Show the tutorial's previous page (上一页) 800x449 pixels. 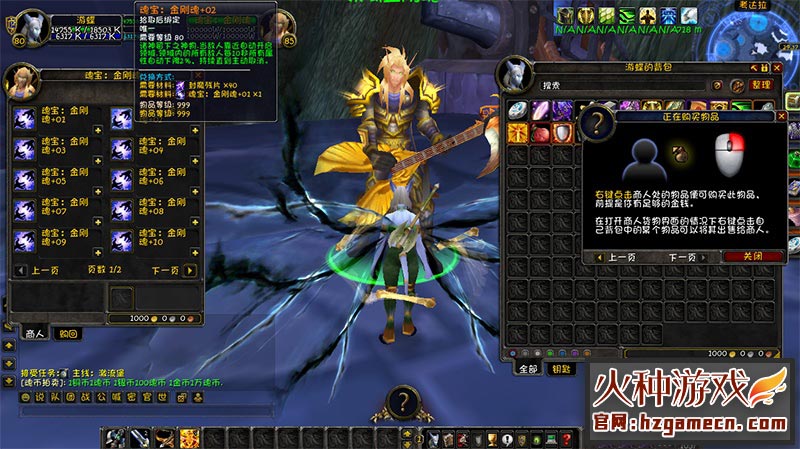tap(623, 257)
